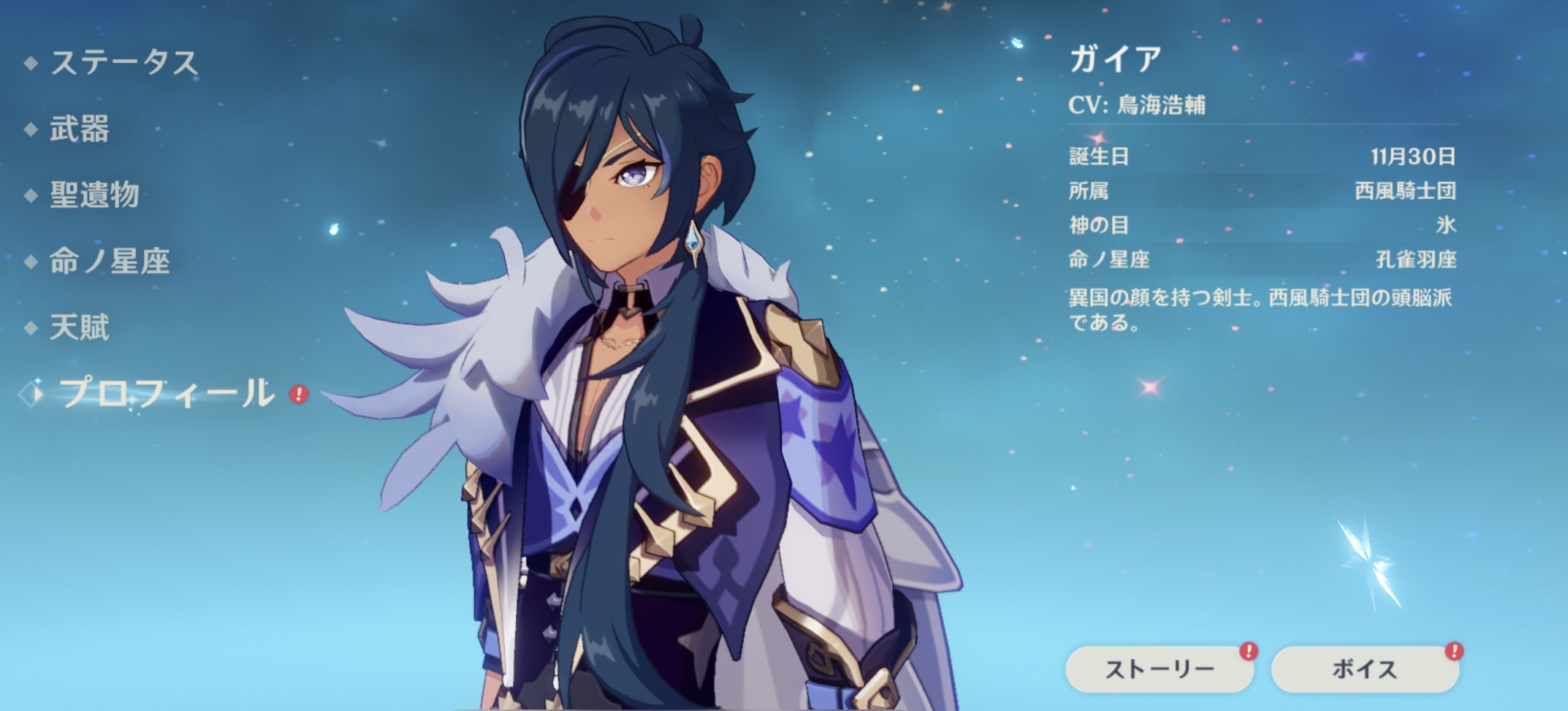Switch to the 聖遺物 section
The height and width of the screenshot is (711, 1568).
[x=94, y=195]
